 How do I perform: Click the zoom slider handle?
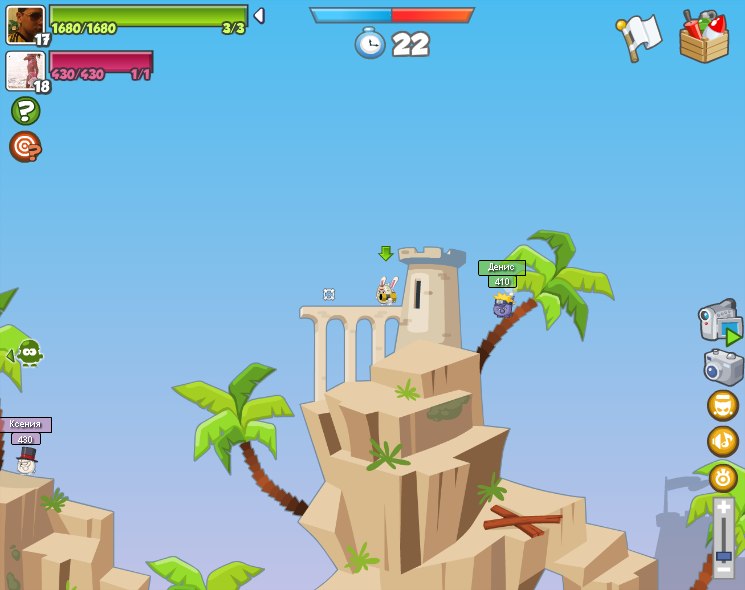click(x=723, y=556)
